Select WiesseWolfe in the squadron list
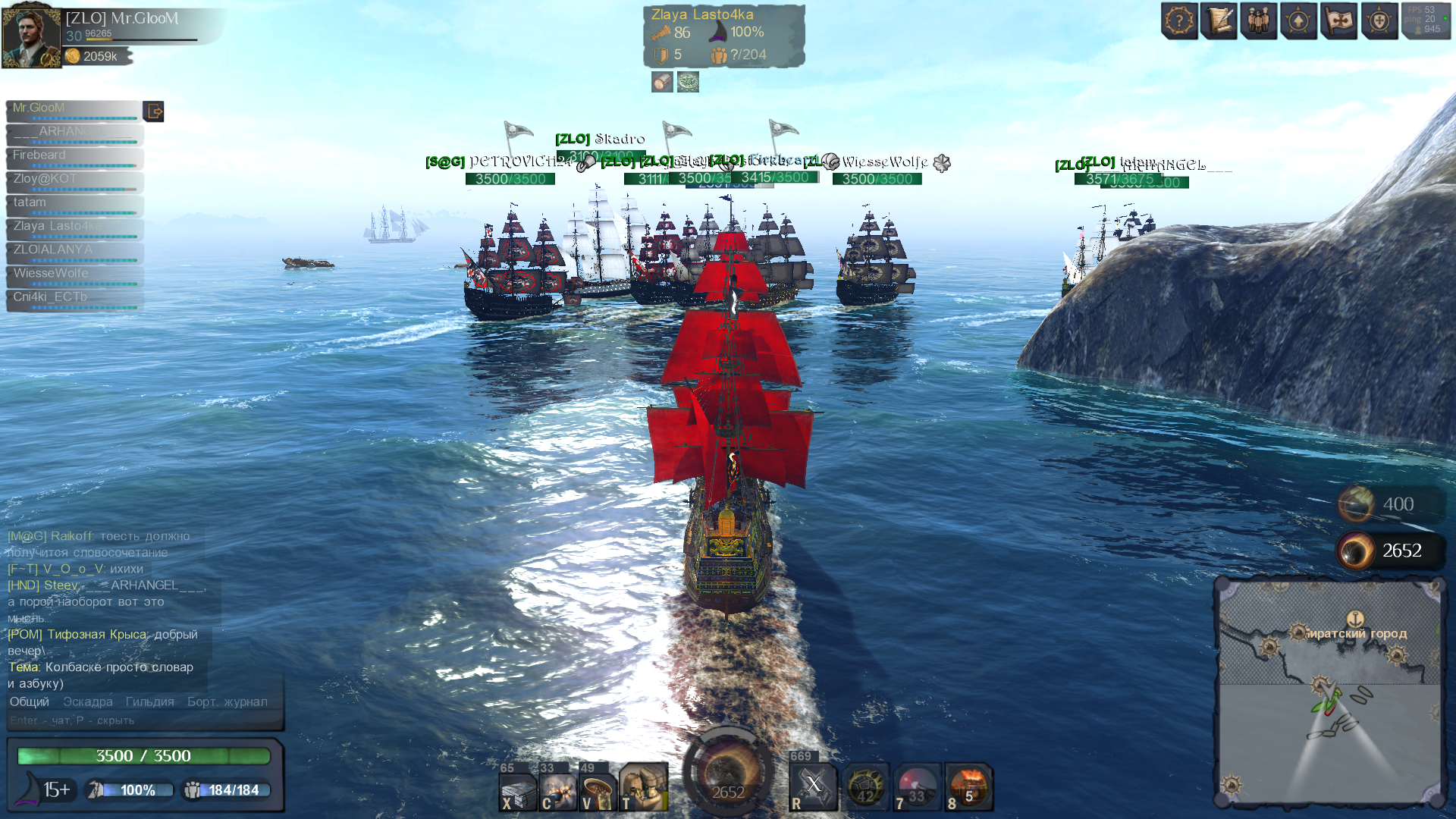This screenshot has height=819, width=1456. (74, 275)
